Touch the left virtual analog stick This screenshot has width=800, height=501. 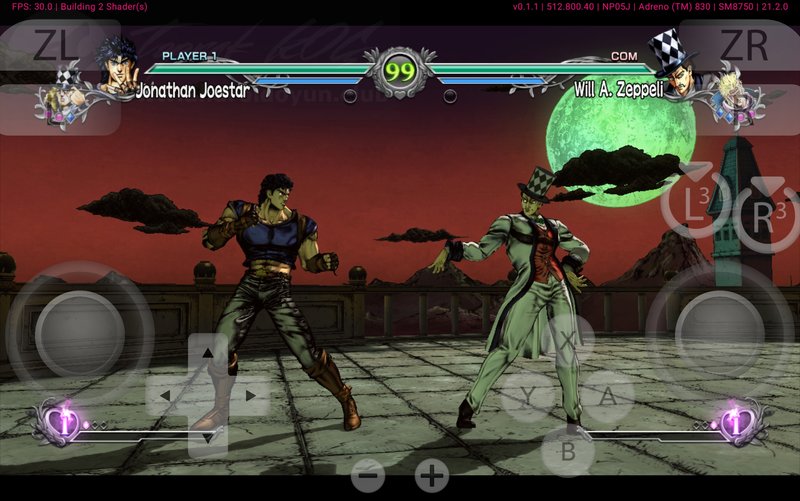click(x=80, y=334)
